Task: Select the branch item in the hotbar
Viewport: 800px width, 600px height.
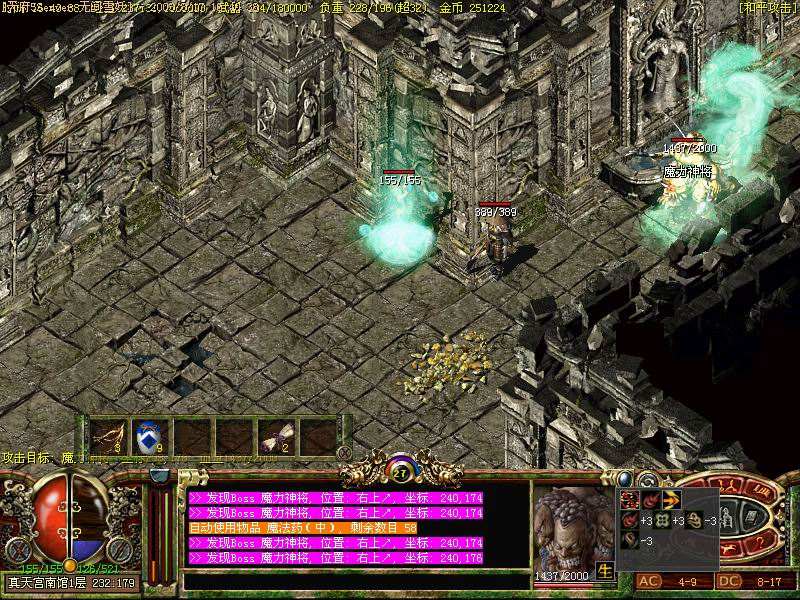Action: coord(106,436)
